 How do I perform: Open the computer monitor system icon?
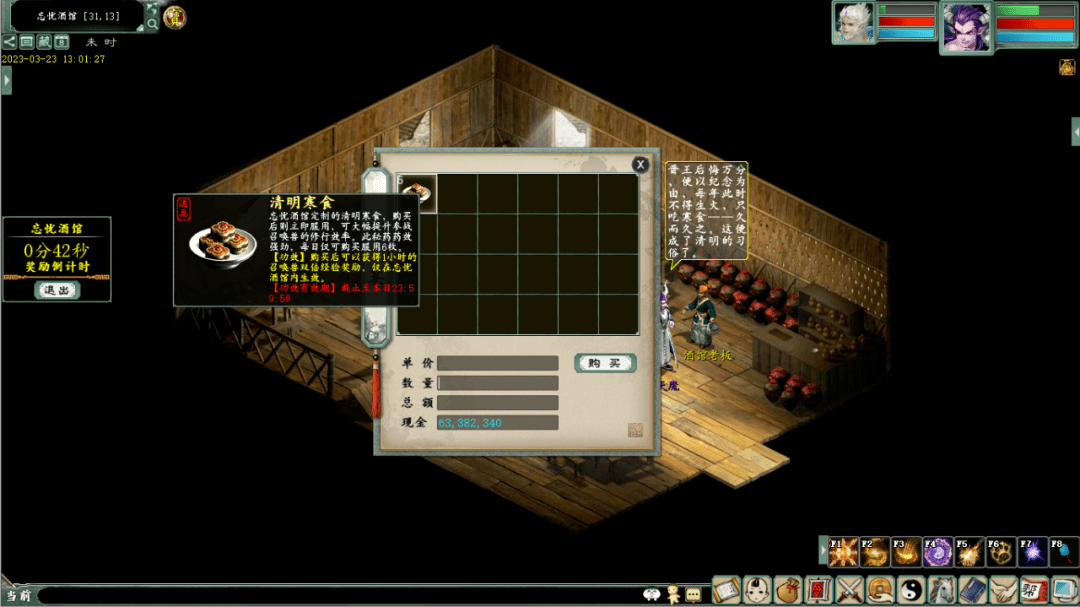pos(1064,590)
